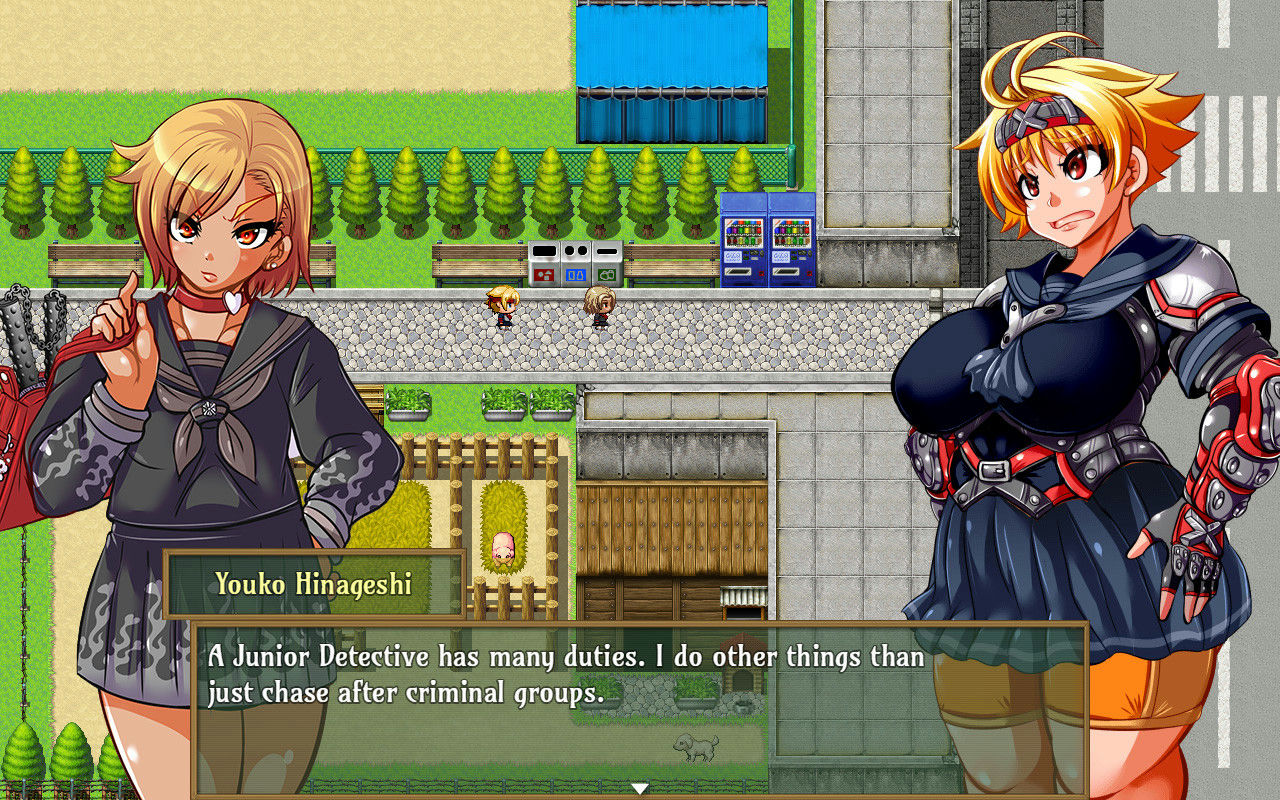Click the dispenser tray of the right vending machine
This screenshot has width=1280, height=800.
786,270
